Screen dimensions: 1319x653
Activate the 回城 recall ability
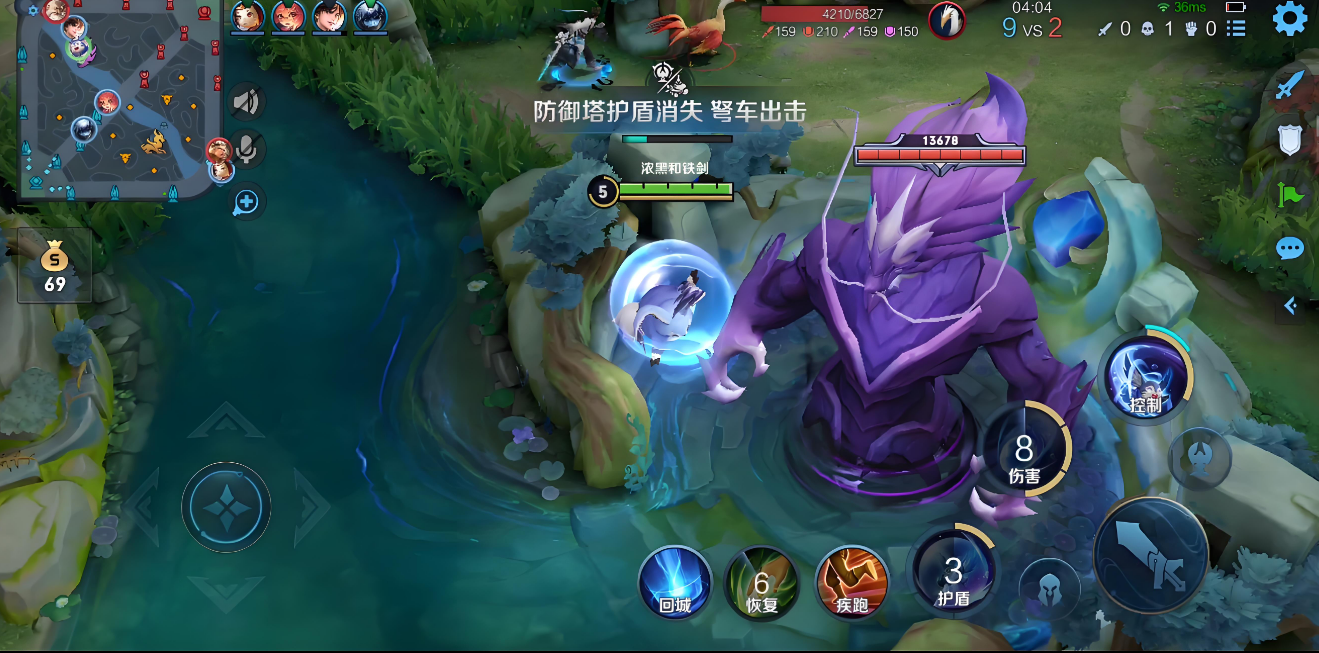point(675,582)
